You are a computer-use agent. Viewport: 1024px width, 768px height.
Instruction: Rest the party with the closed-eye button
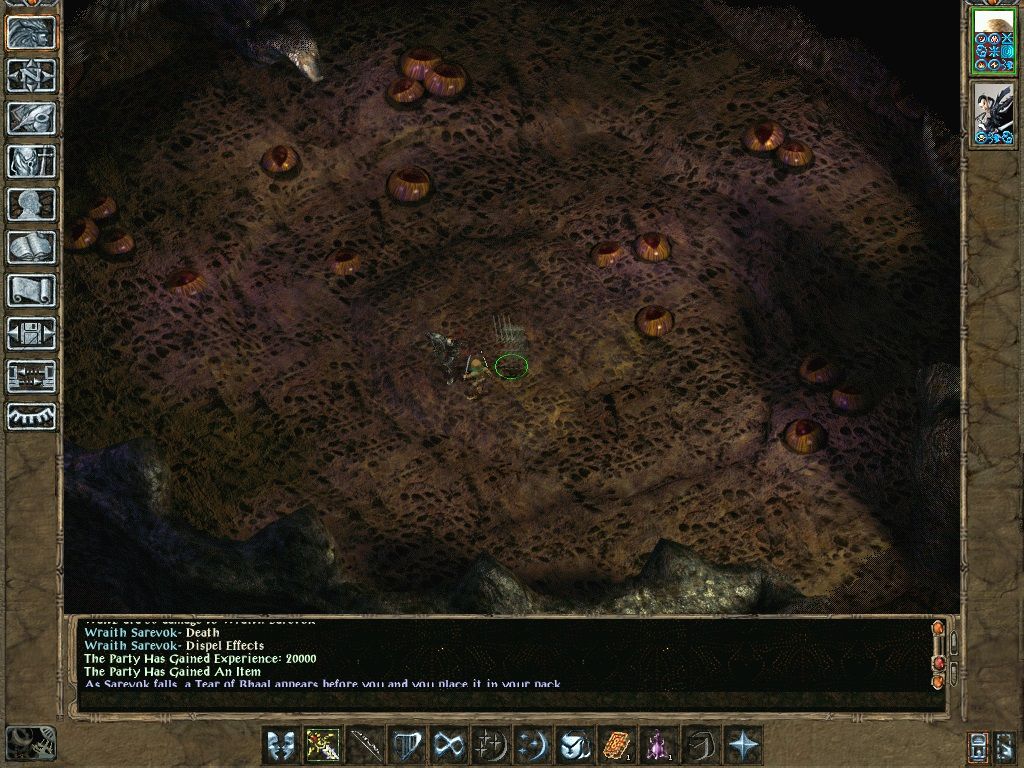click(31, 417)
